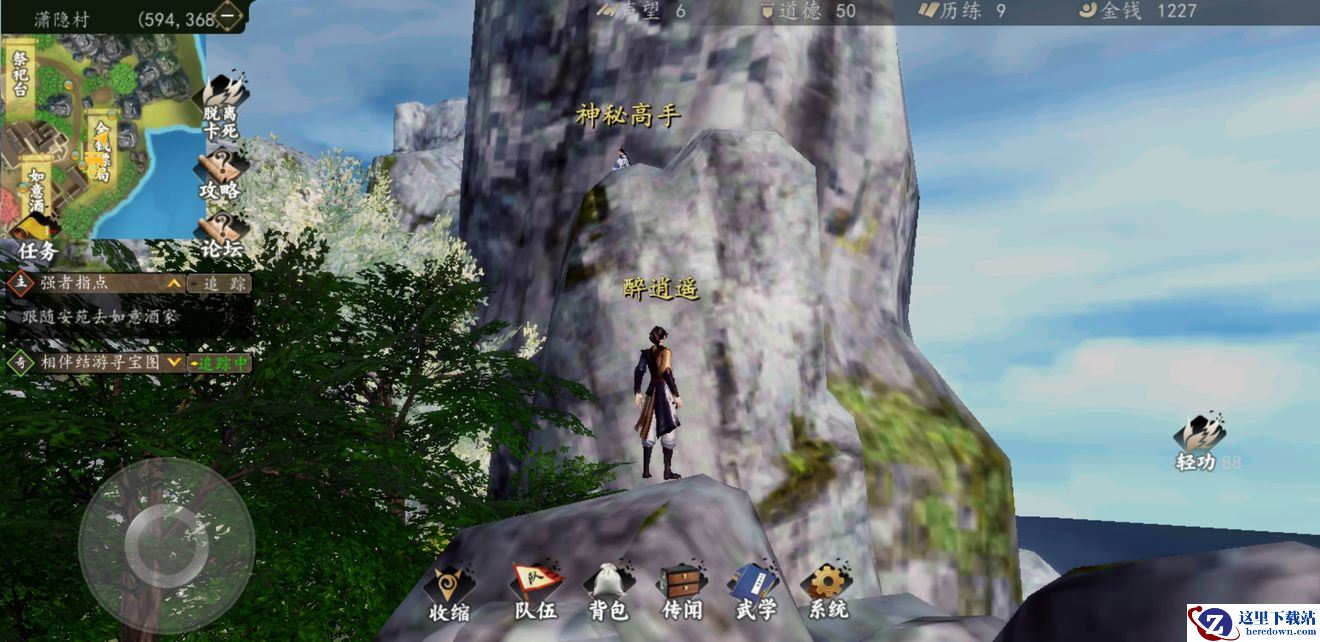
Task: Collapse the minimap with the minus button
Action: click(229, 17)
